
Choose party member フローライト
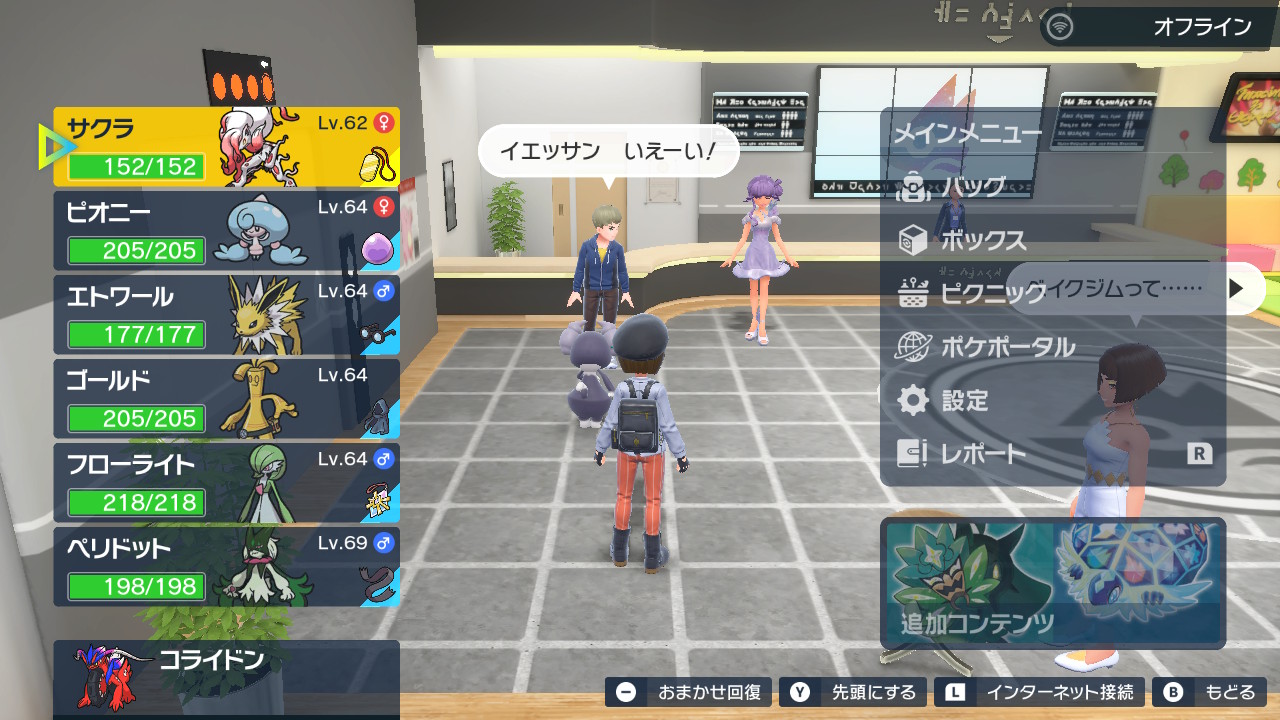pyautogui.click(x=226, y=483)
